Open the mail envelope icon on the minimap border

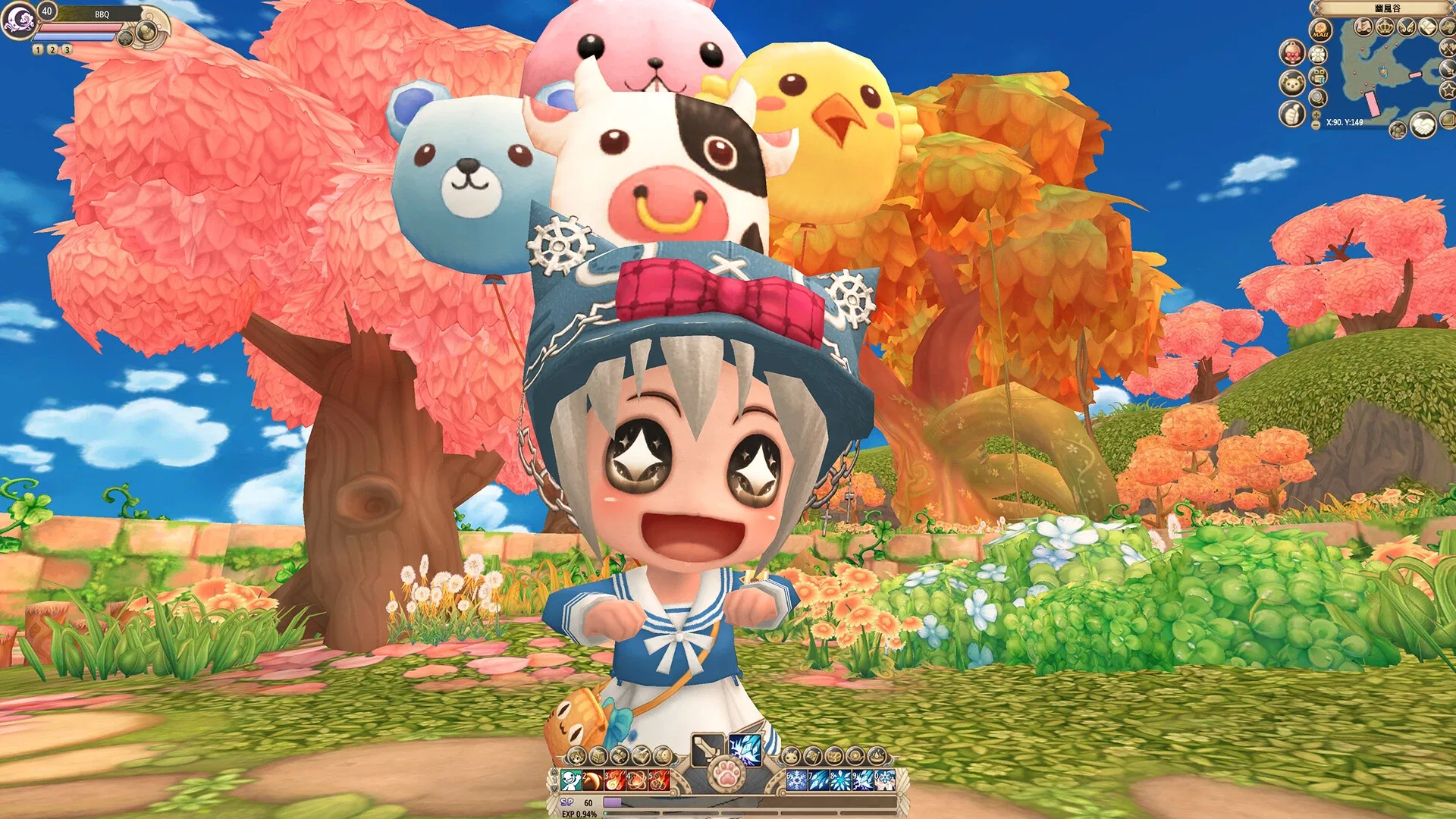click(x=1426, y=27)
